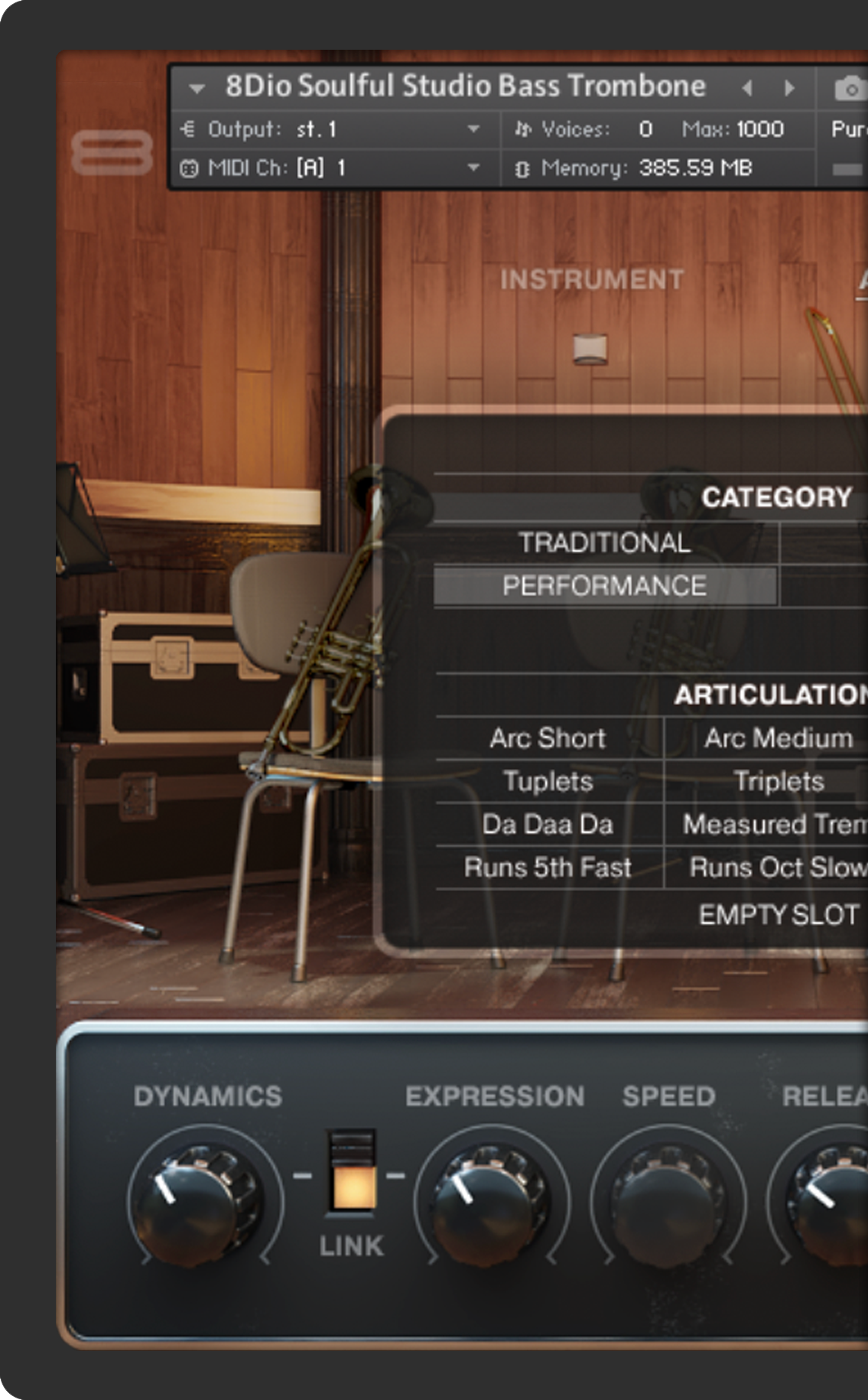Go to previous instrument preset arrow

(747, 89)
